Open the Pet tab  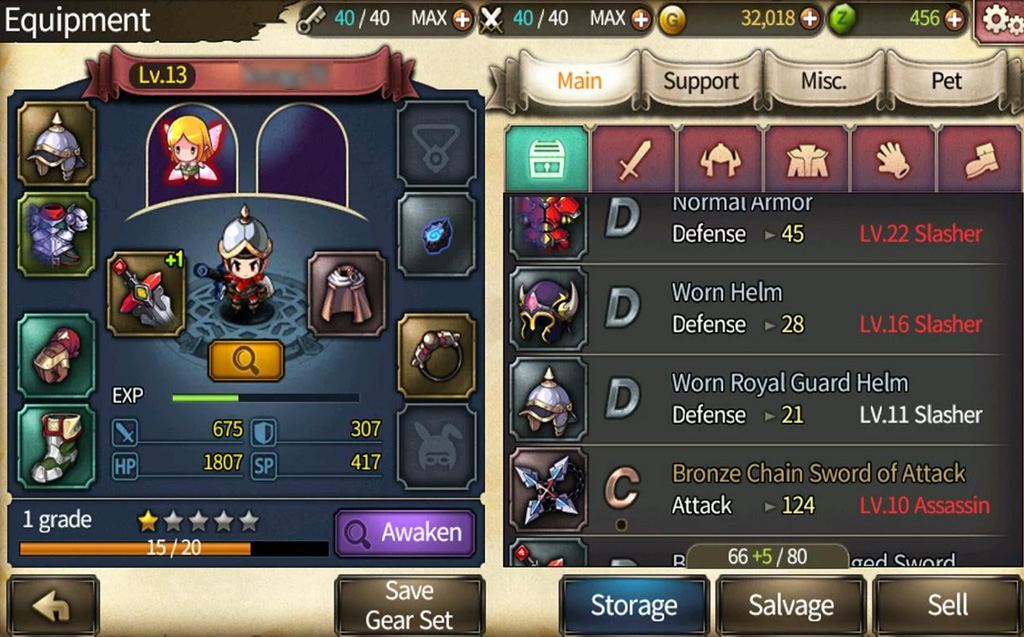pyautogui.click(x=946, y=82)
